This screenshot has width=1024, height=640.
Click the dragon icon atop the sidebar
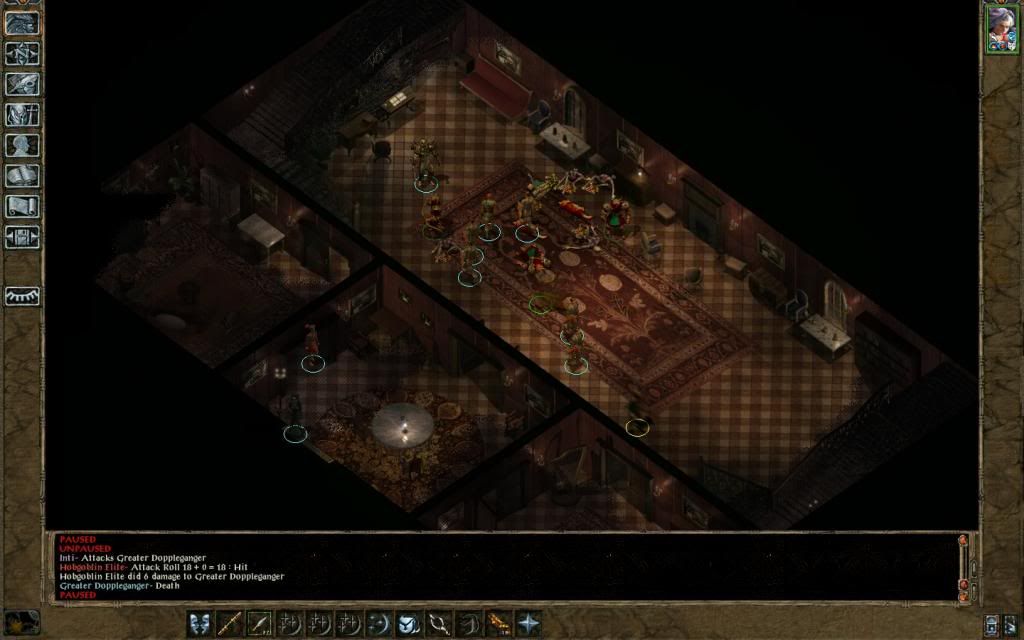coord(22,23)
